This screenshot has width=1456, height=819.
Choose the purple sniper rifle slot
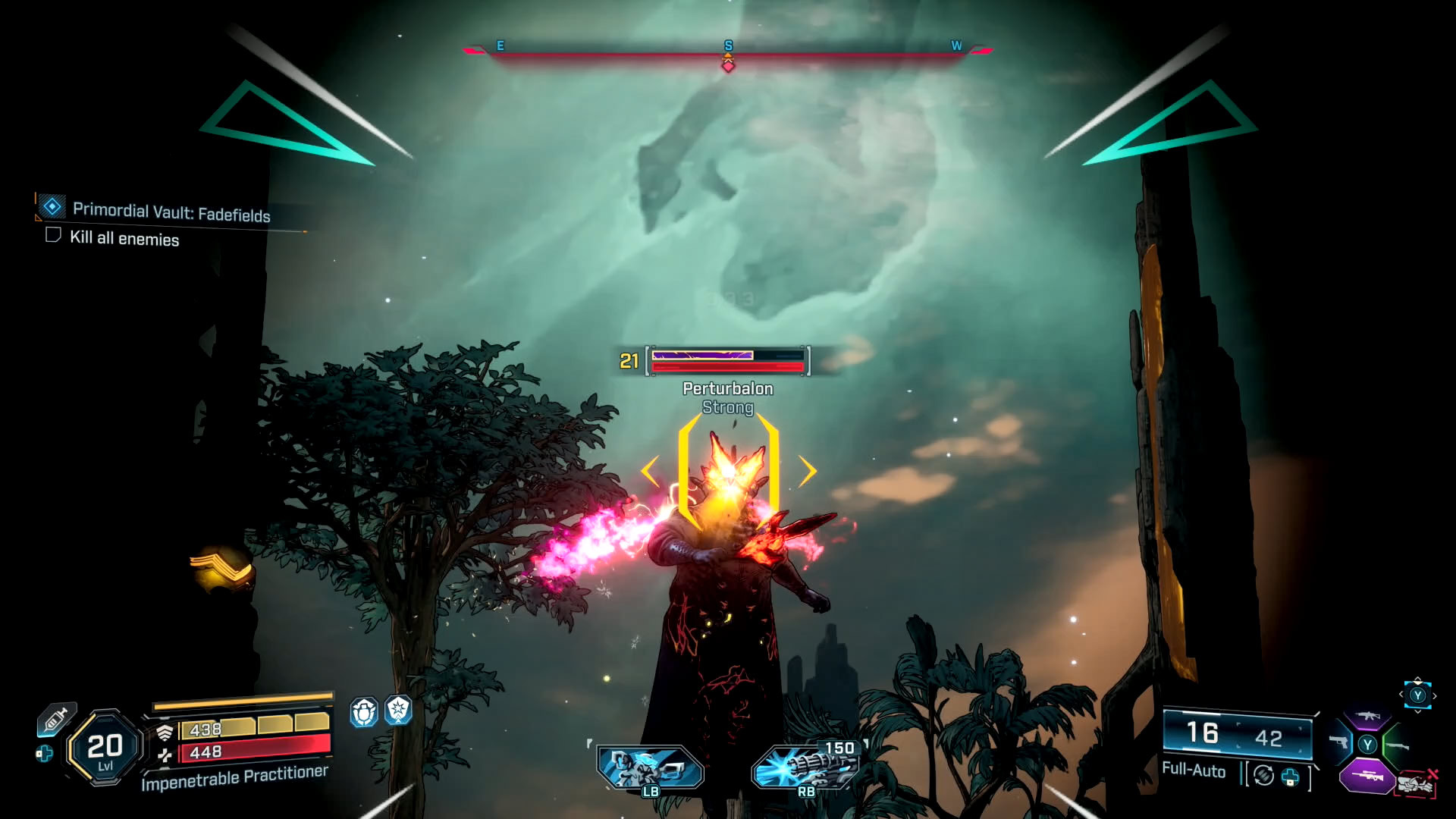(1366, 777)
